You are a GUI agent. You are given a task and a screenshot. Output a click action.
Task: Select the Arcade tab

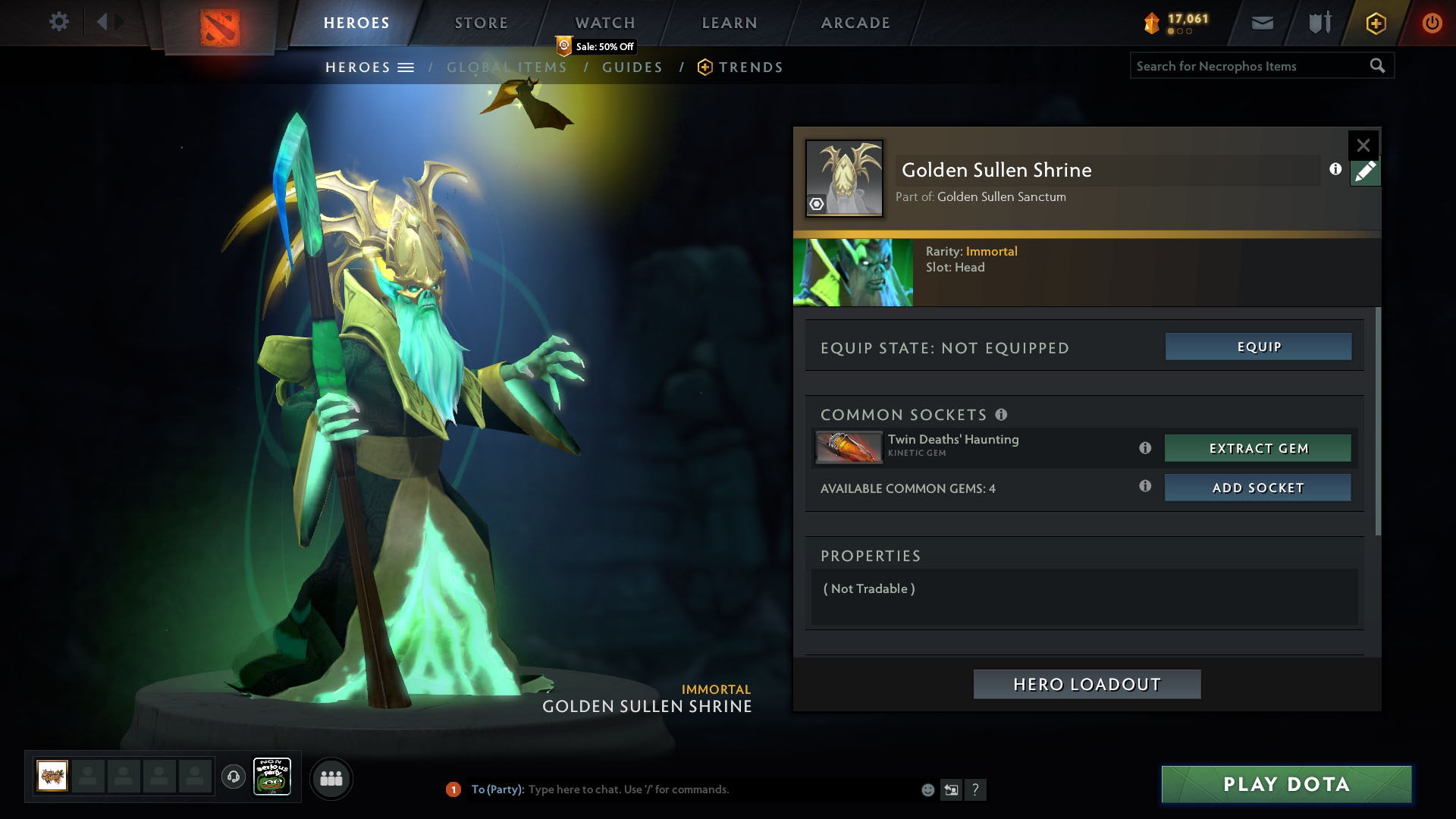click(x=855, y=23)
